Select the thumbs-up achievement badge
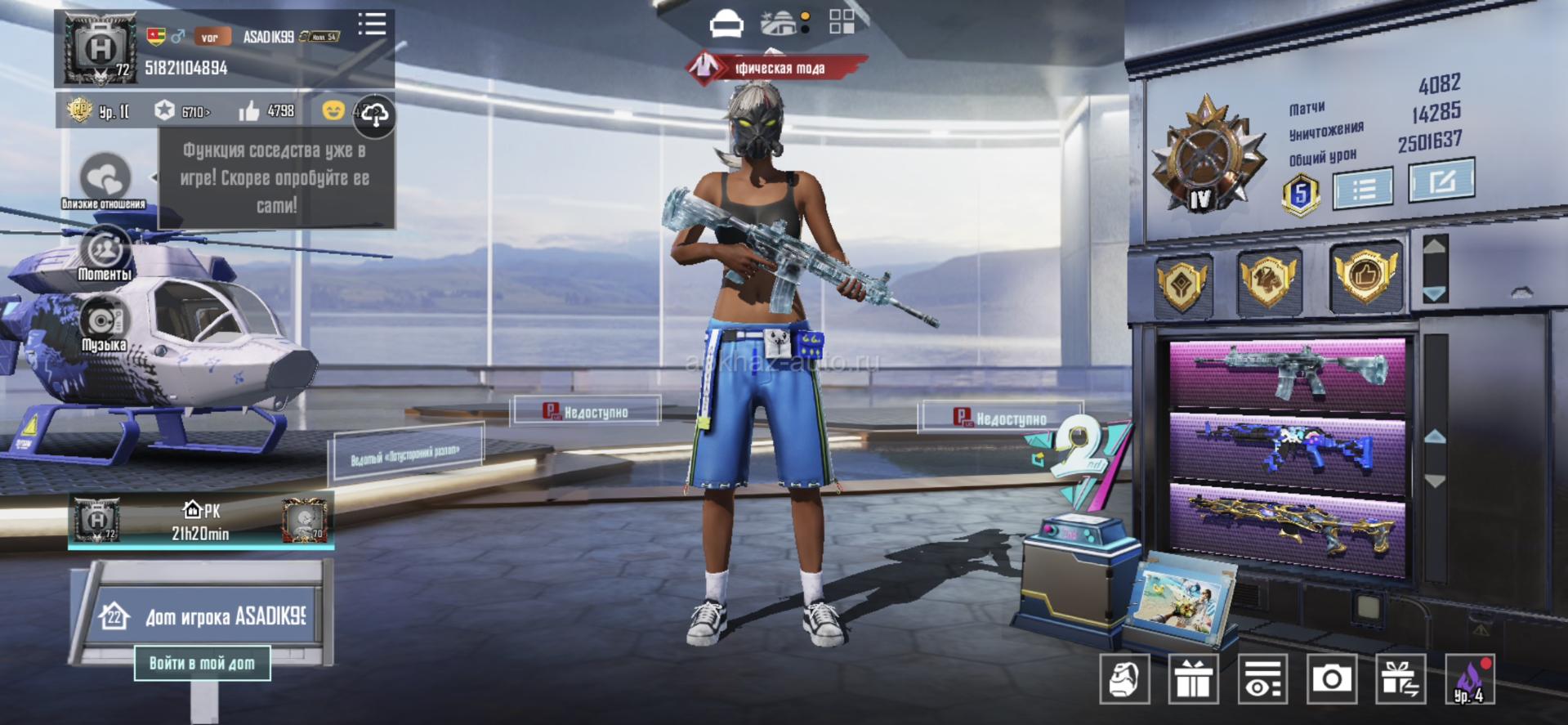Image resolution: width=1568 pixels, height=725 pixels. (1365, 276)
